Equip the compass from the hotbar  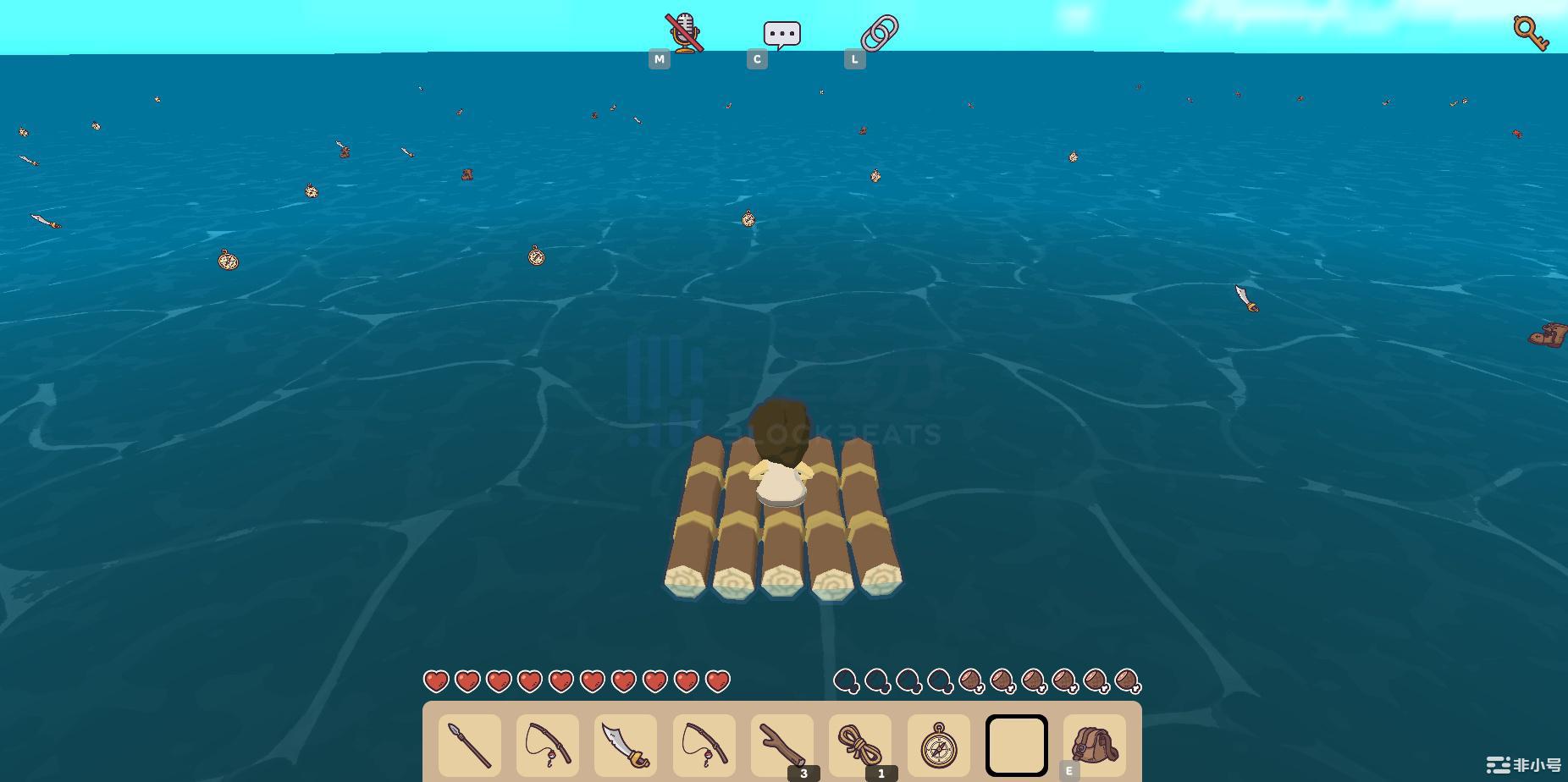(x=938, y=745)
